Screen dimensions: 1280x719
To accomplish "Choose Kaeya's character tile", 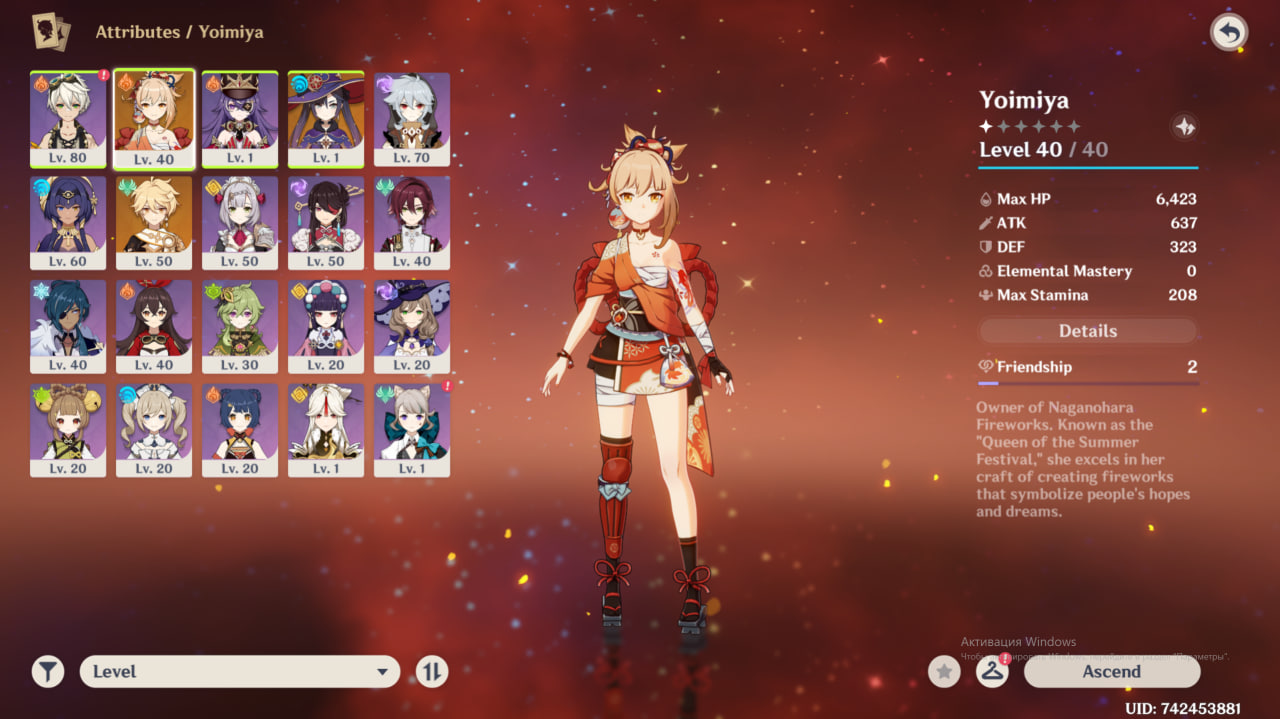I will click(x=68, y=326).
